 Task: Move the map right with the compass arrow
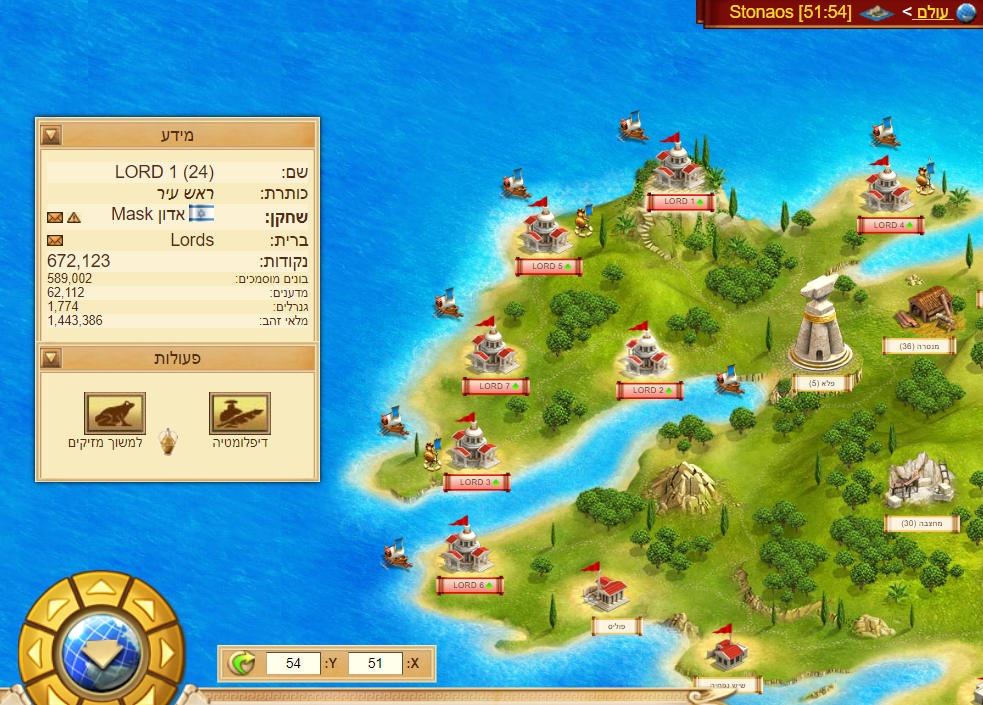pyautogui.click(x=167, y=653)
